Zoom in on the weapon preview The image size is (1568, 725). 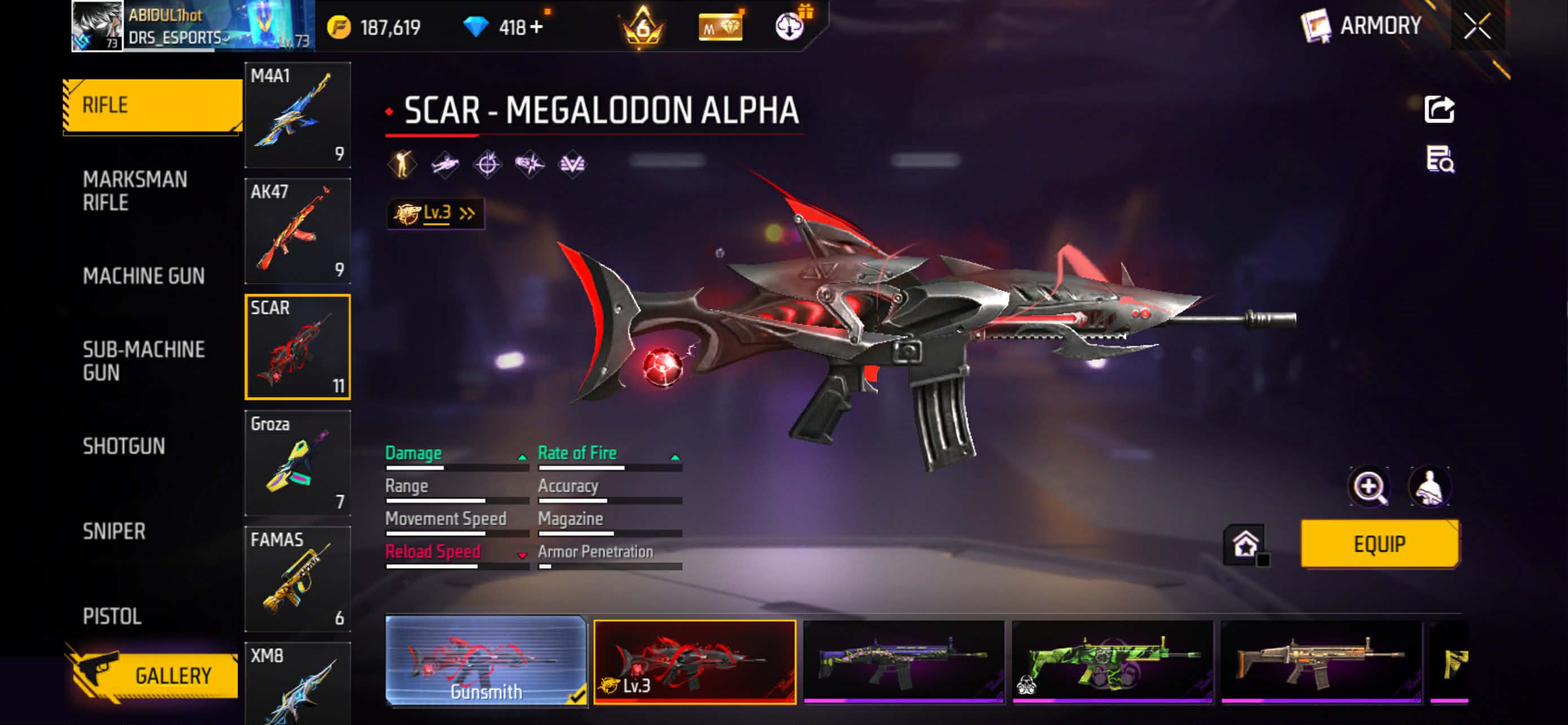point(1369,486)
